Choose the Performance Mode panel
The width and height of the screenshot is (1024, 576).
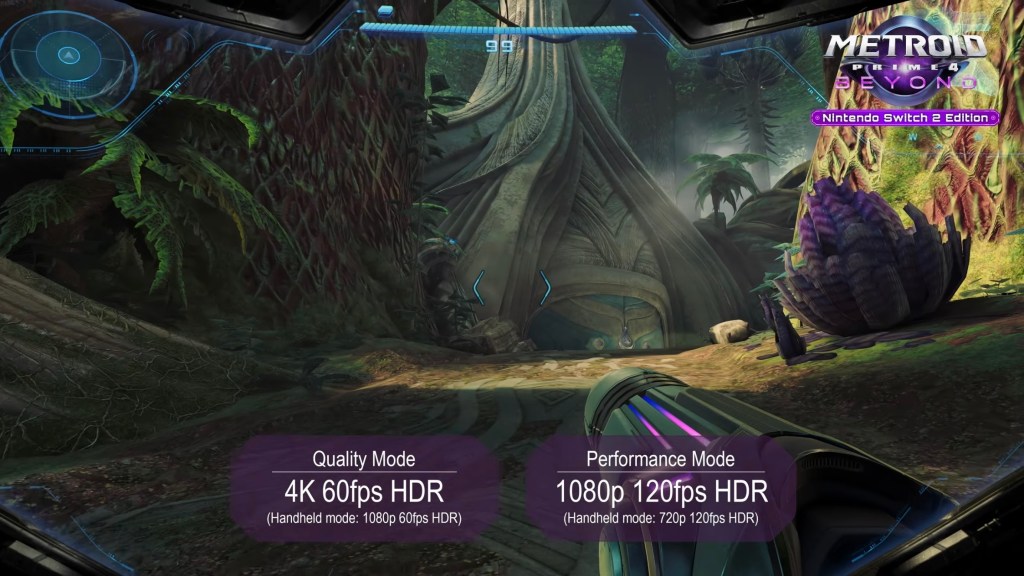(x=661, y=489)
